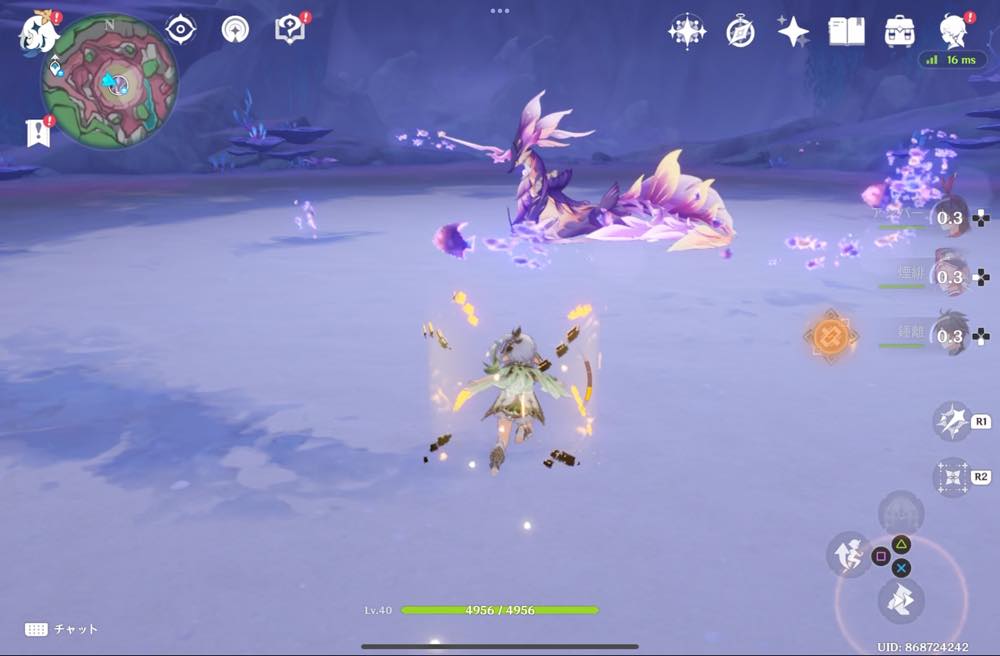This screenshot has width=1000, height=656.
Task: Open the backpack inventory
Action: pos(899,31)
